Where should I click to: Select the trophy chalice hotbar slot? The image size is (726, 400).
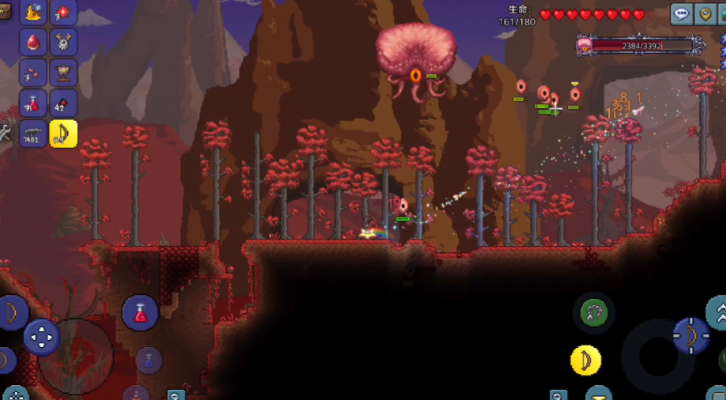pos(64,73)
